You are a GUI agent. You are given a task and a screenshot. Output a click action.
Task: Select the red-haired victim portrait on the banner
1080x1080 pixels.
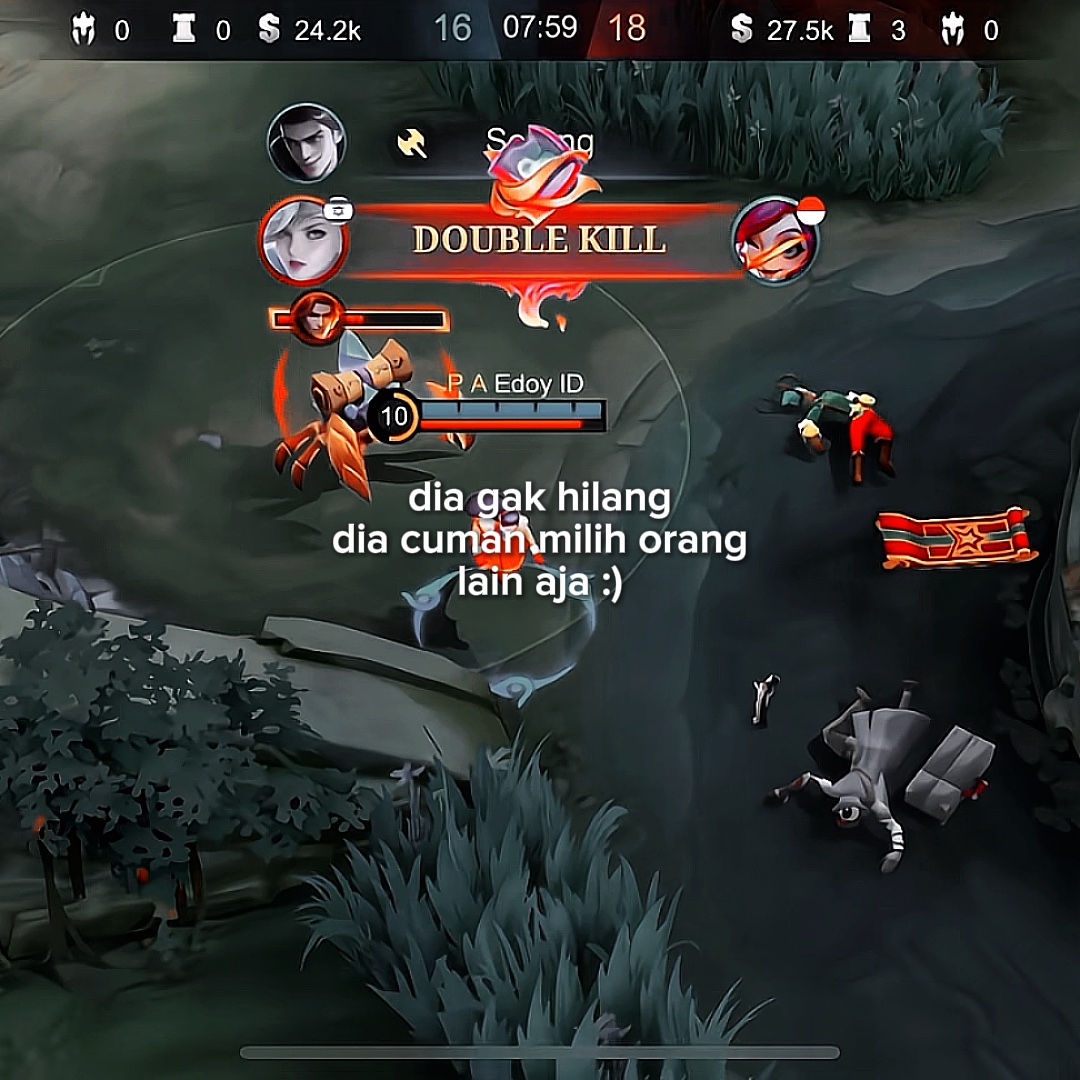point(774,241)
